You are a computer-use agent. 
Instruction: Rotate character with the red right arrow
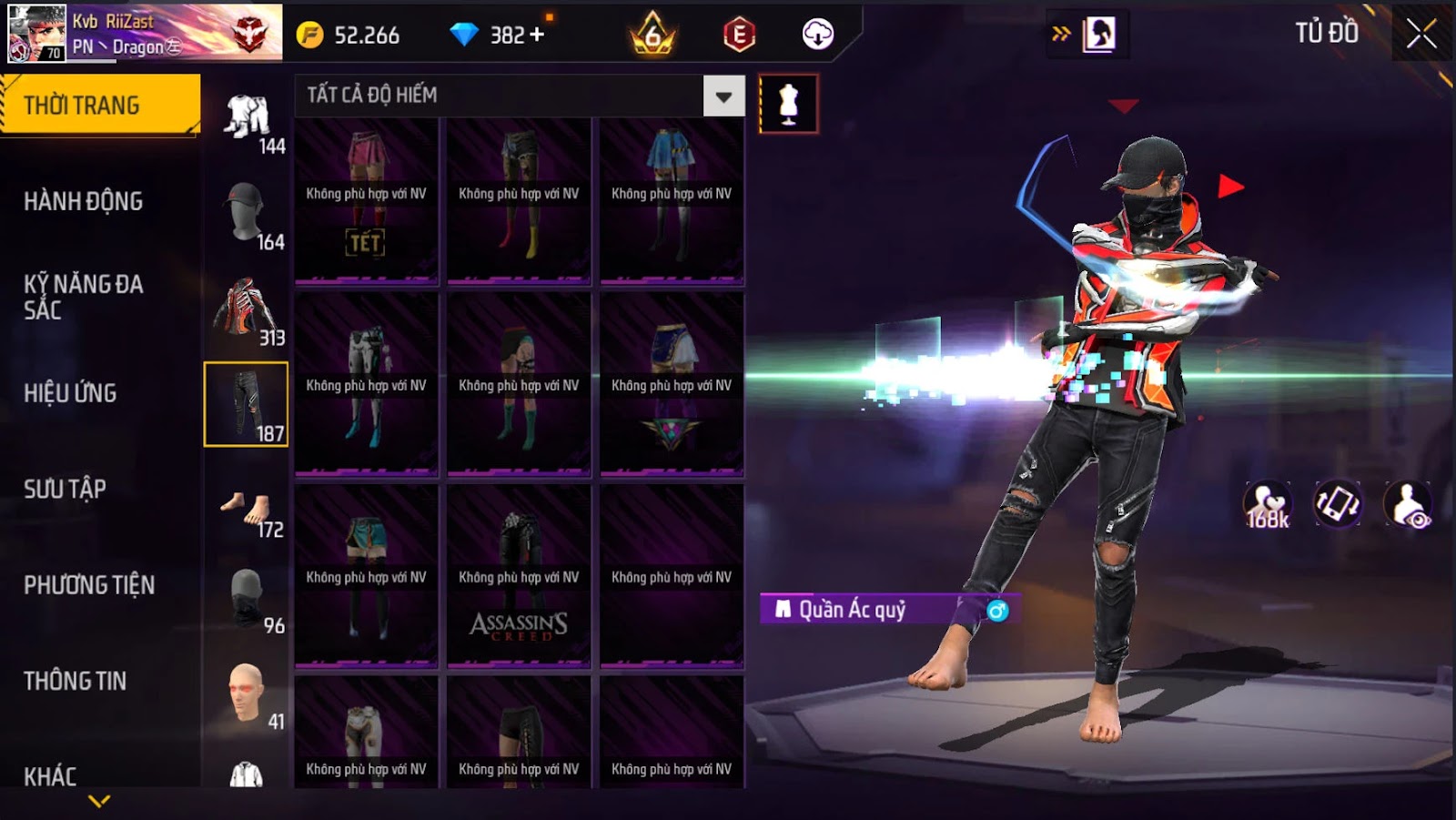[x=1230, y=187]
